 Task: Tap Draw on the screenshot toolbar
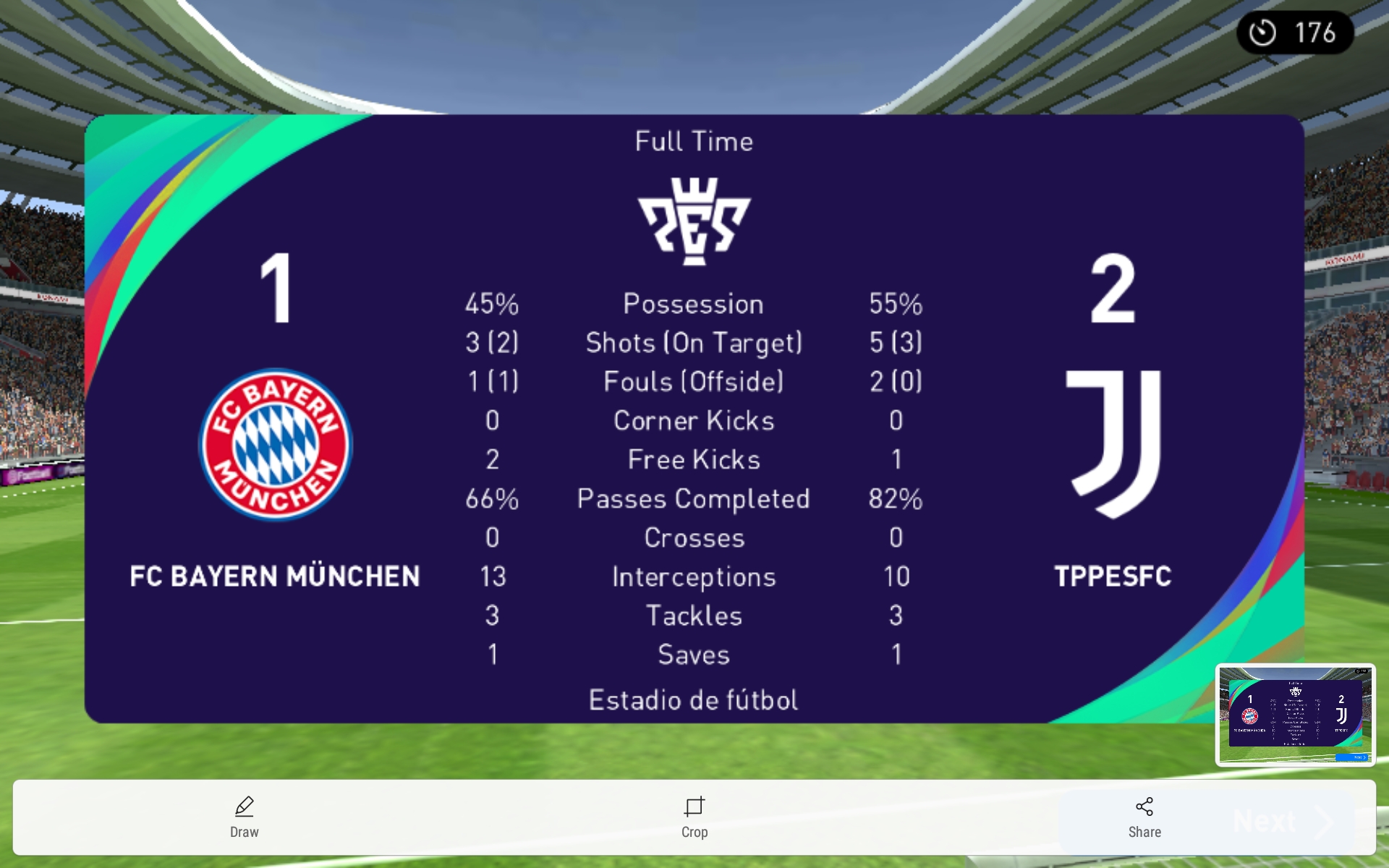(245, 817)
